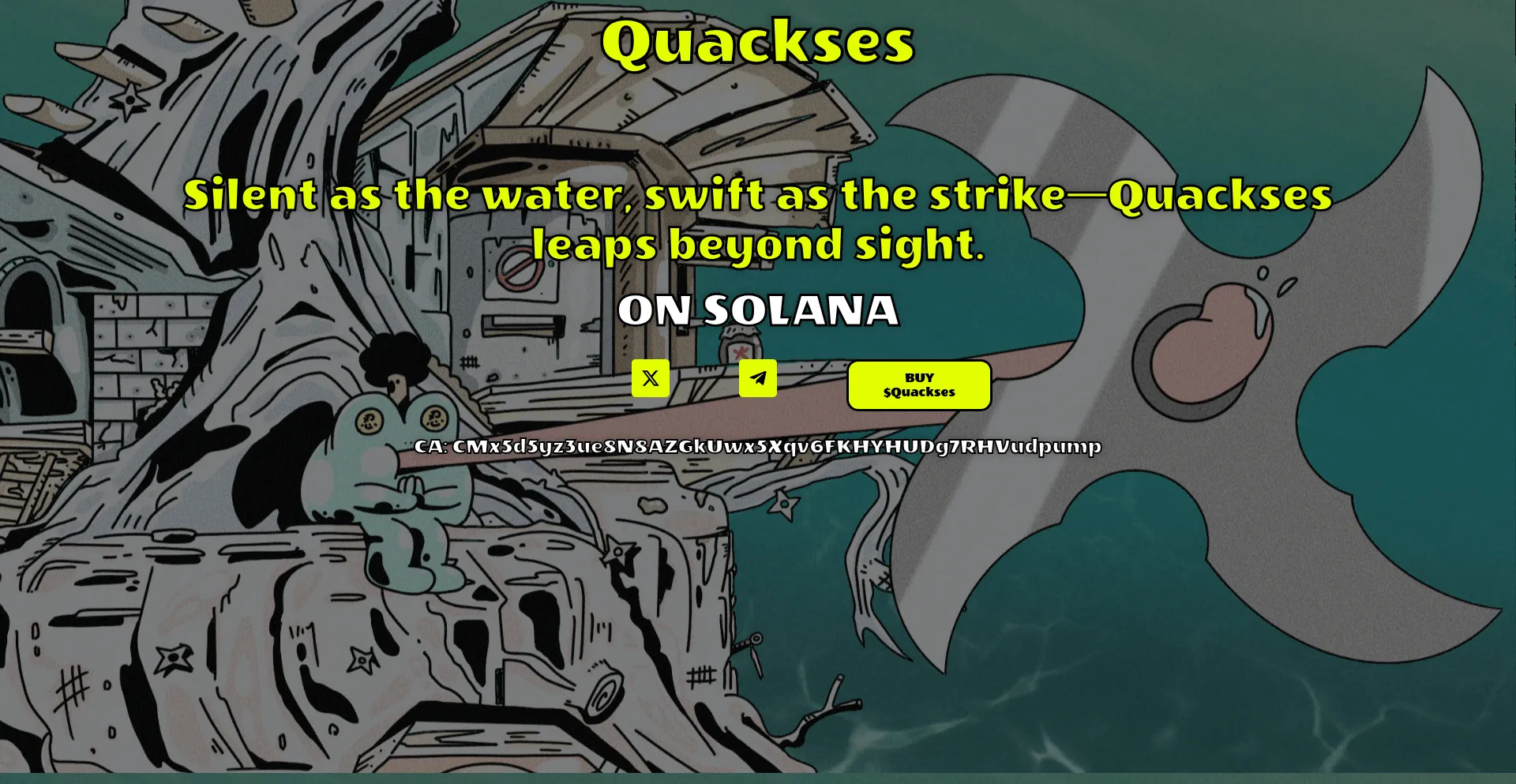
Task: Open the Telegram channel icon
Action: click(x=757, y=378)
